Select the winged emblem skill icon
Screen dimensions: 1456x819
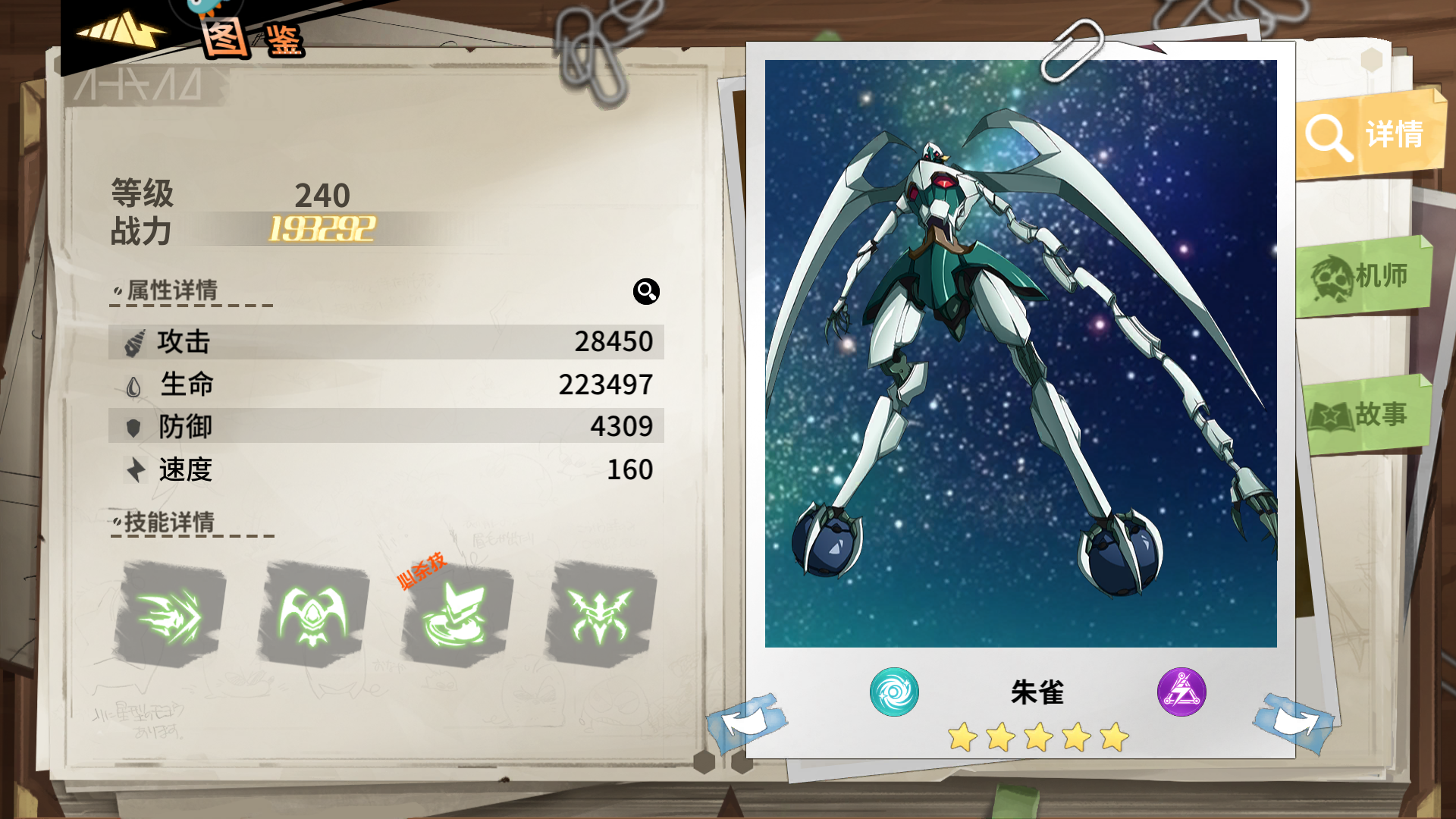point(313,614)
